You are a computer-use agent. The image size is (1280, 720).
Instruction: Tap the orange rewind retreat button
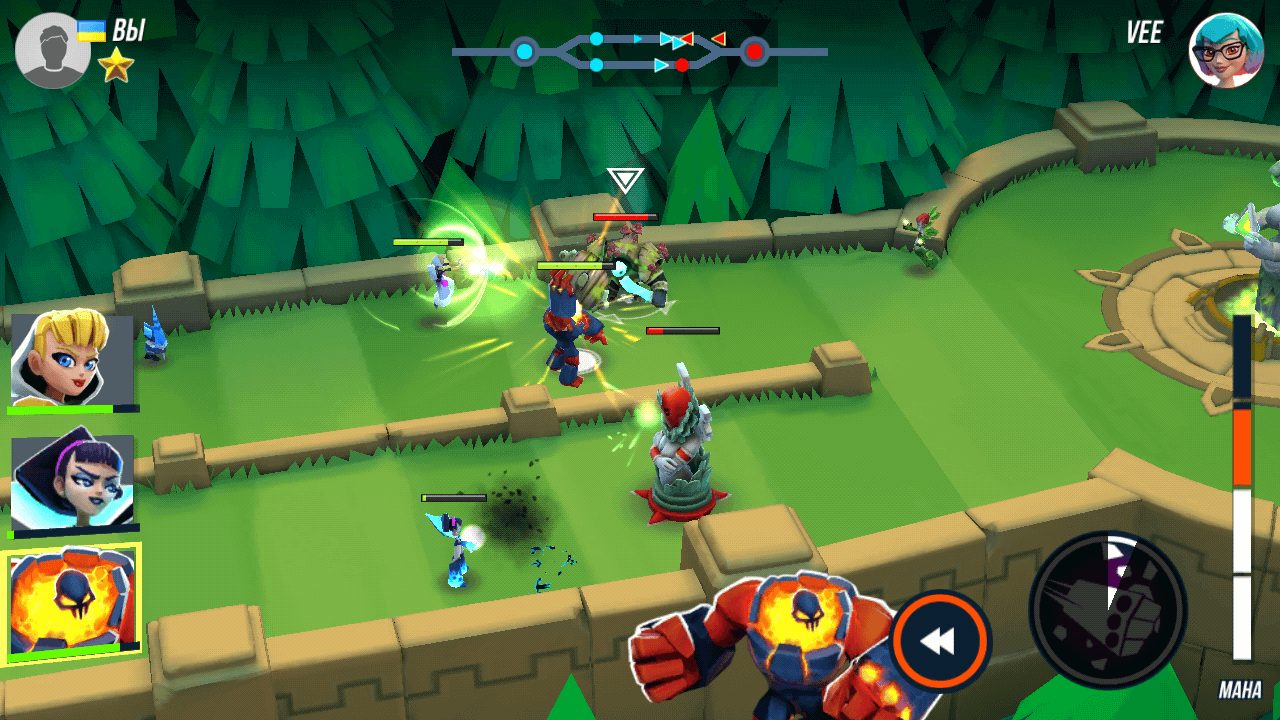pyautogui.click(x=940, y=641)
